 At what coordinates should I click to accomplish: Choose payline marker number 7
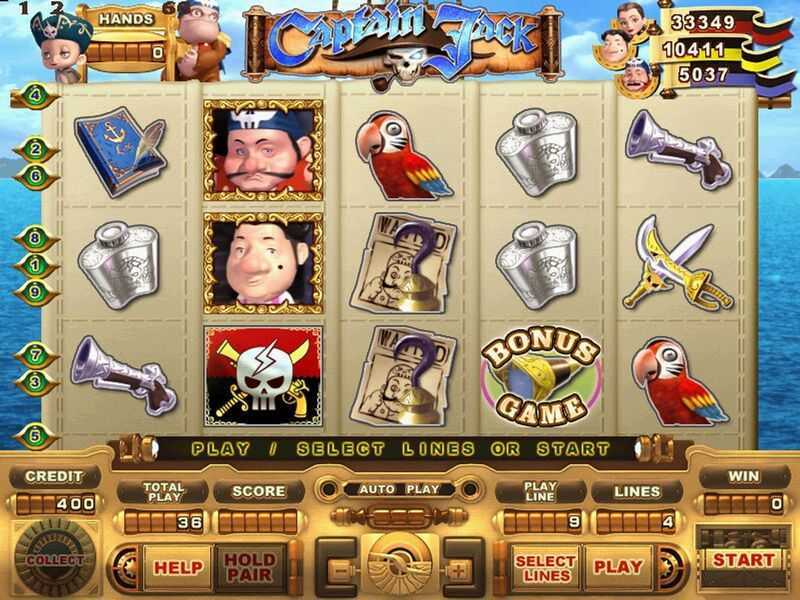36,355
